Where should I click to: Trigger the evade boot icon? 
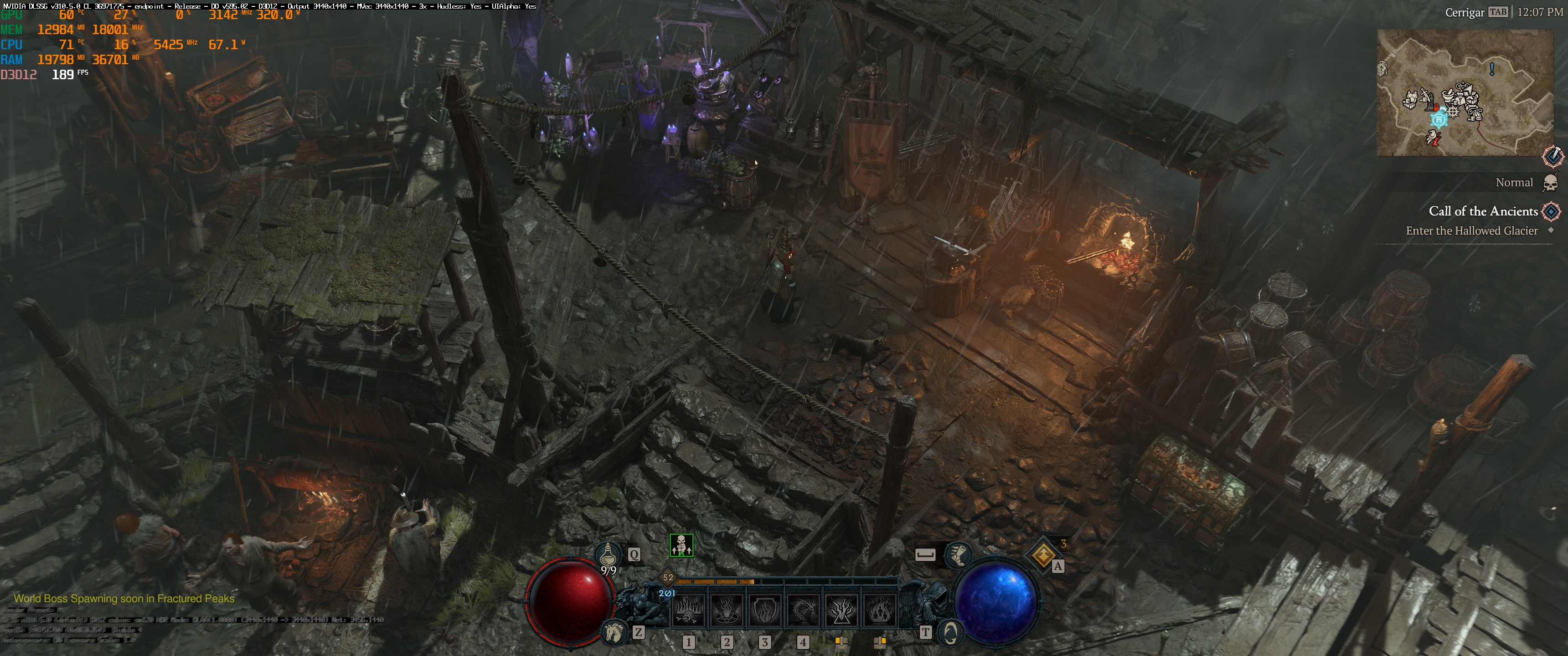958,554
